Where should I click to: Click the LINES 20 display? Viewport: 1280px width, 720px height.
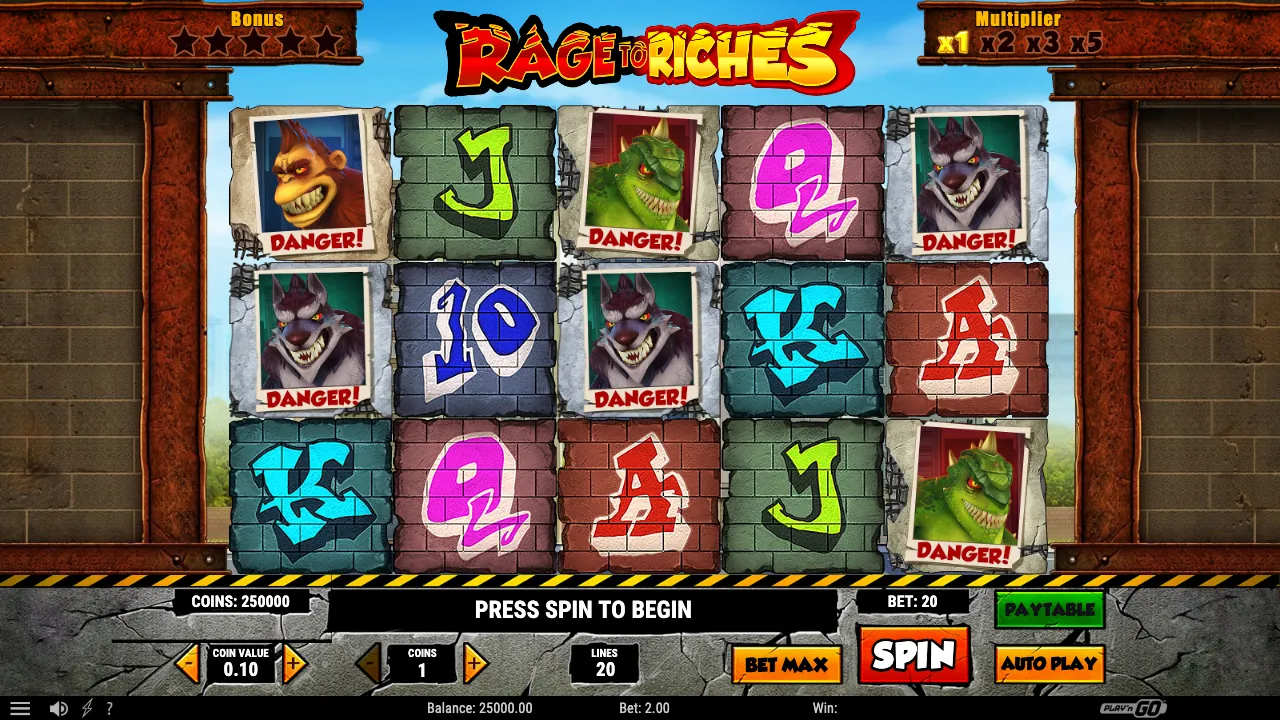point(604,663)
